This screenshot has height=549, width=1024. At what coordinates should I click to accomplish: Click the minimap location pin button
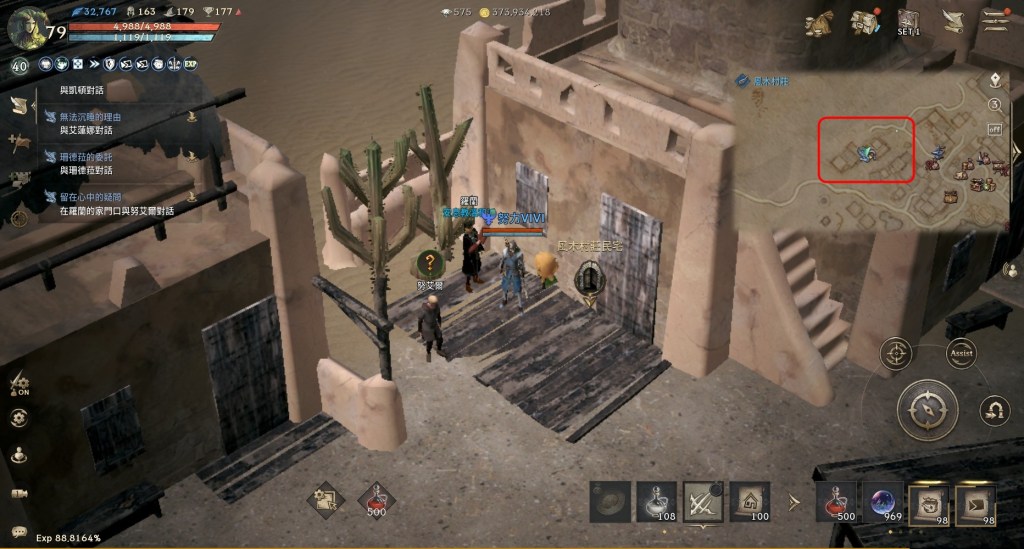click(995, 80)
